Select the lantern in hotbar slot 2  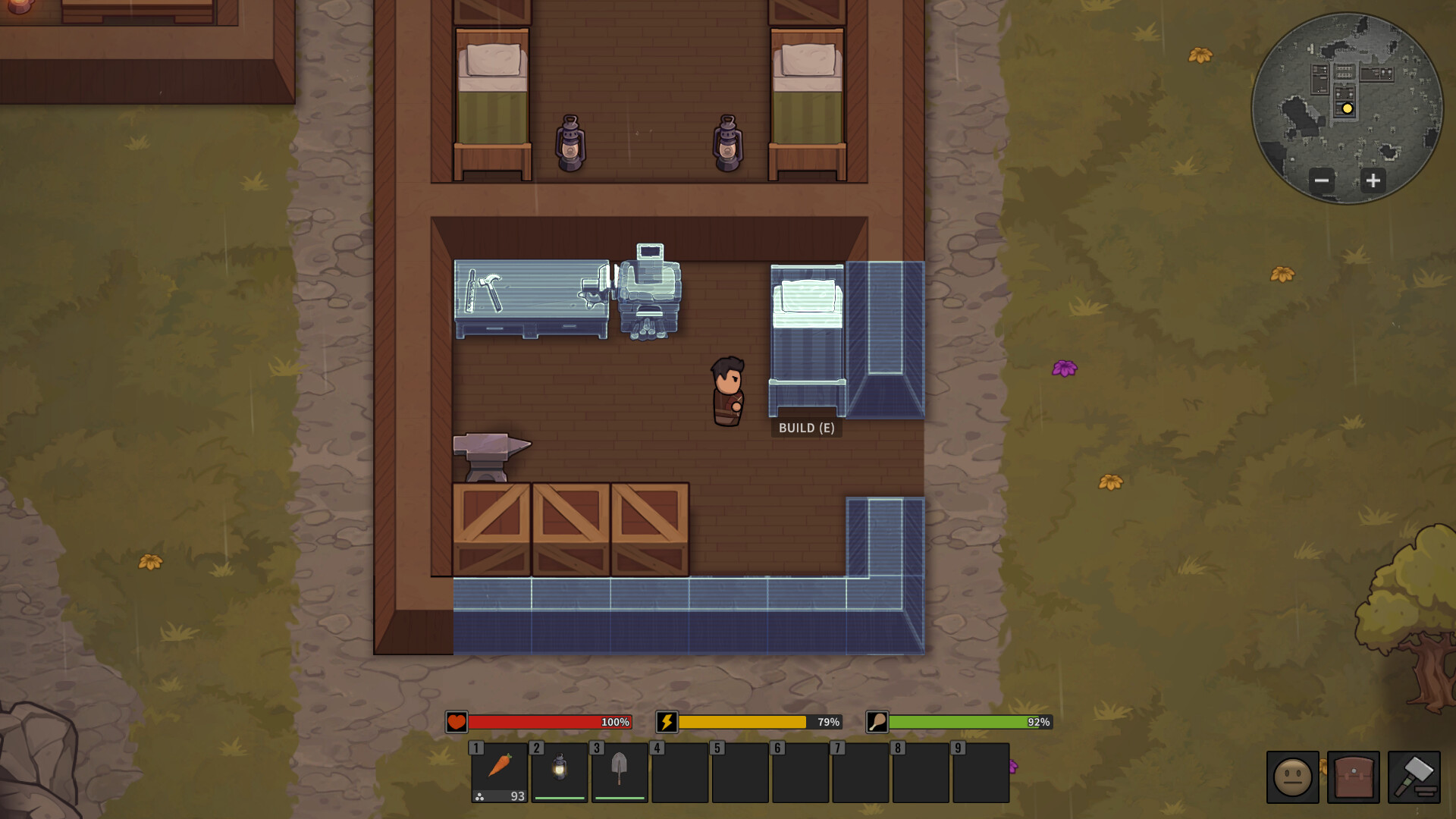point(559,772)
